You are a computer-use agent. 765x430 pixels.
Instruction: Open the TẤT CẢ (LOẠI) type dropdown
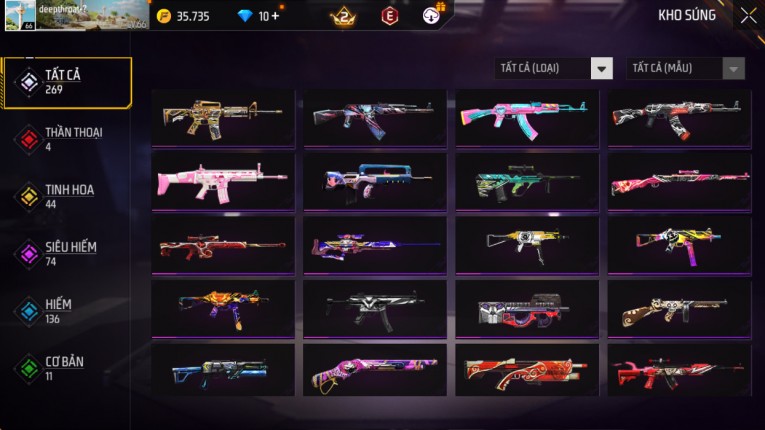(x=554, y=69)
